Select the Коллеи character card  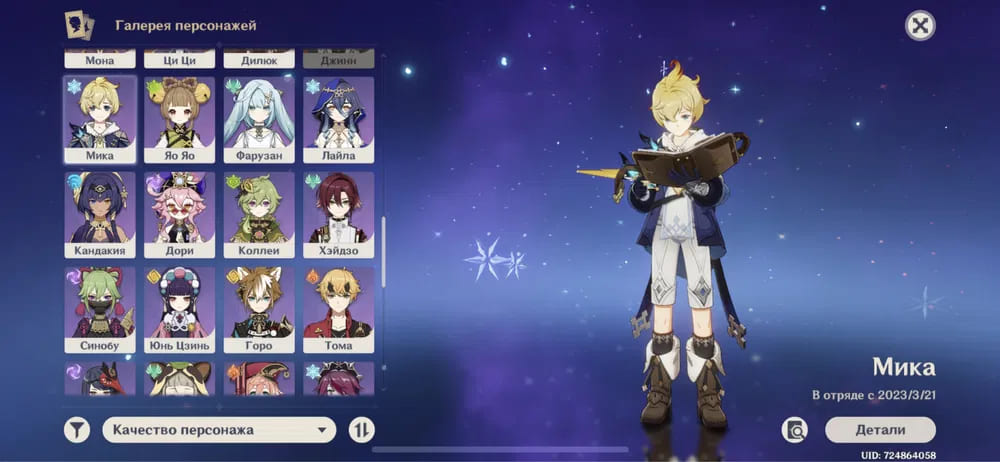tap(259, 215)
